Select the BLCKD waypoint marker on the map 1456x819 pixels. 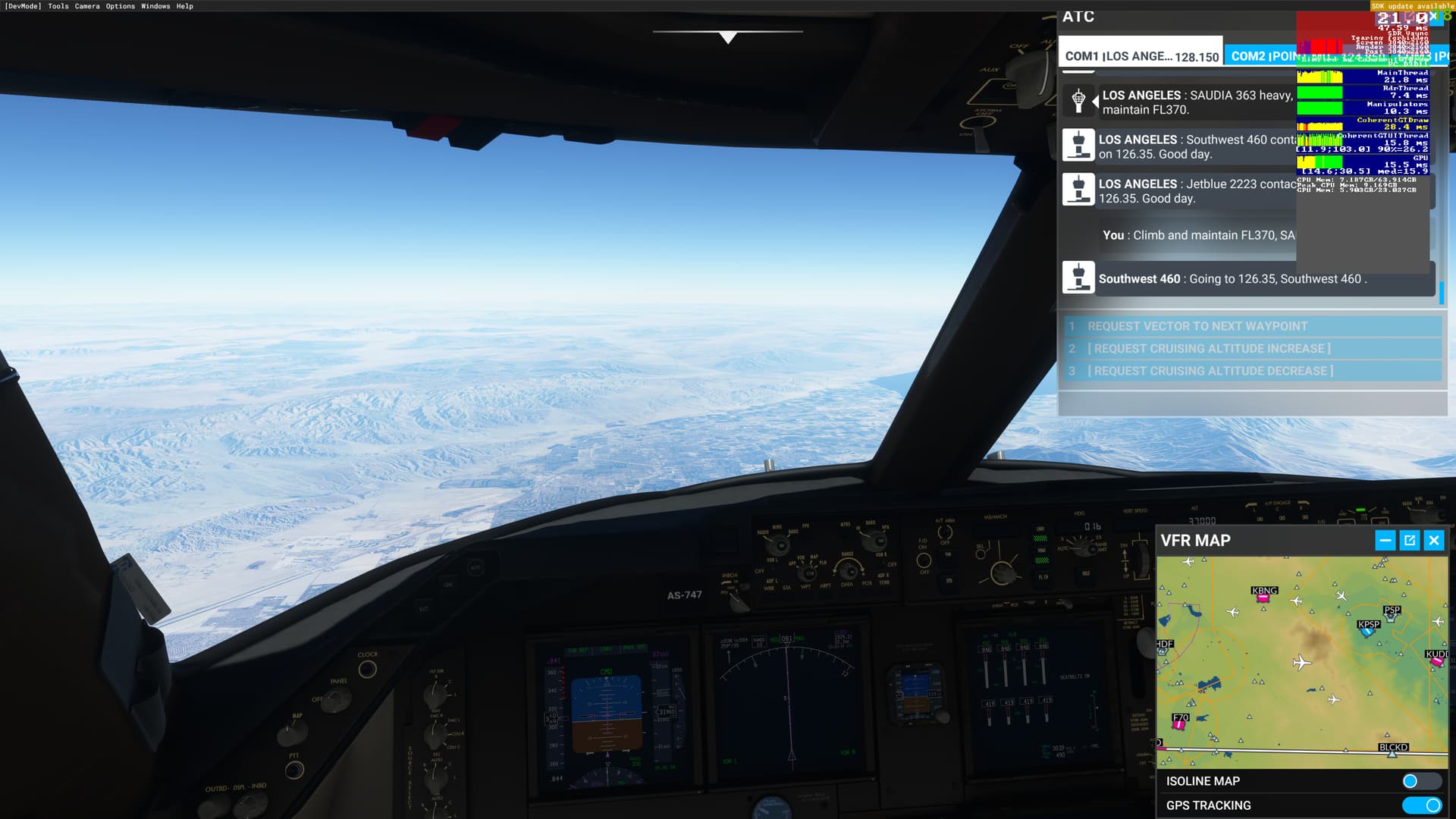pyautogui.click(x=1392, y=754)
